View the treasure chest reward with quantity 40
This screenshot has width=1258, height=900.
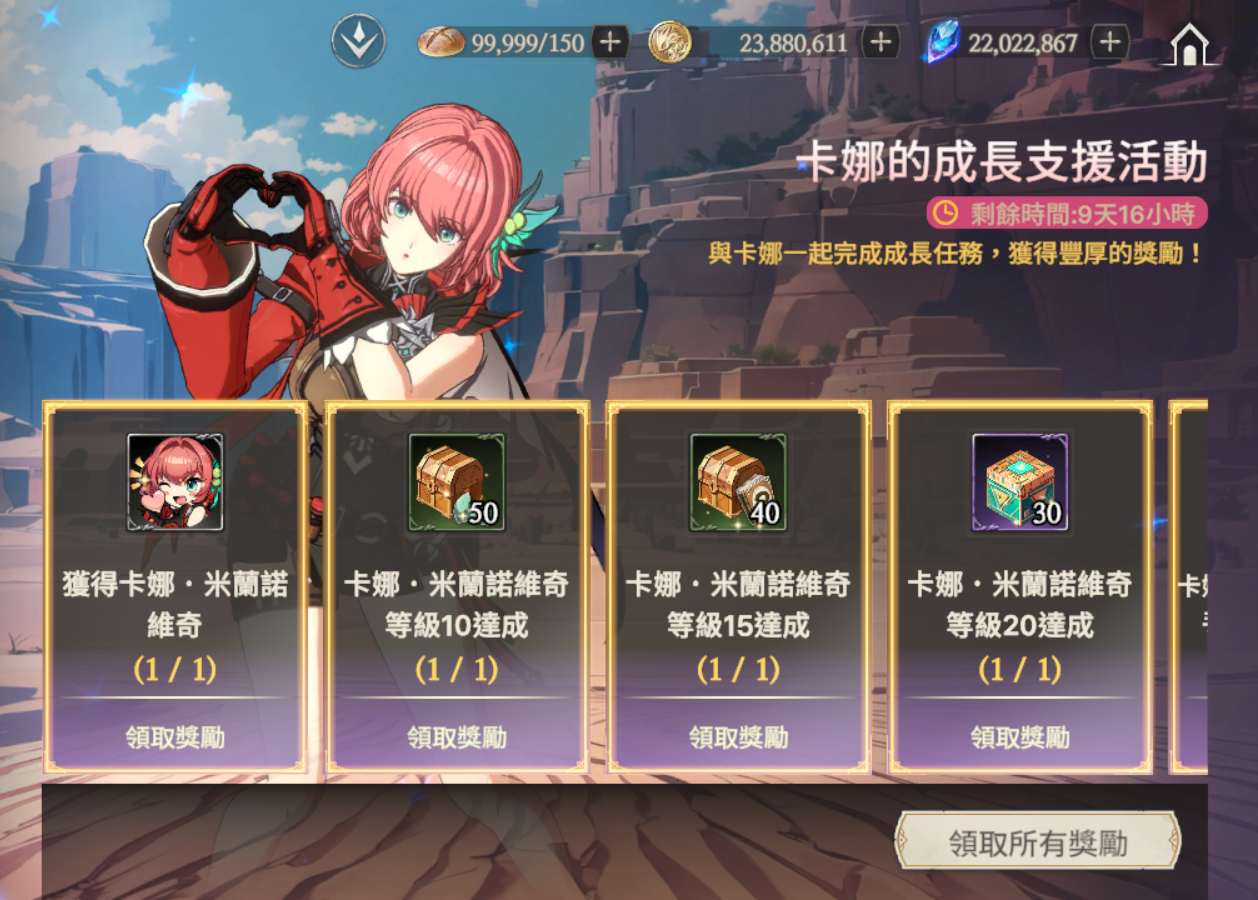pos(739,482)
